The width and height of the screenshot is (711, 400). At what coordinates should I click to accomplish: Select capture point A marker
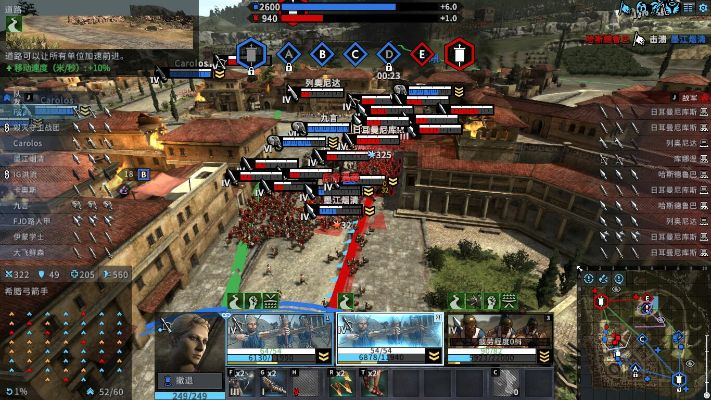tap(290, 53)
